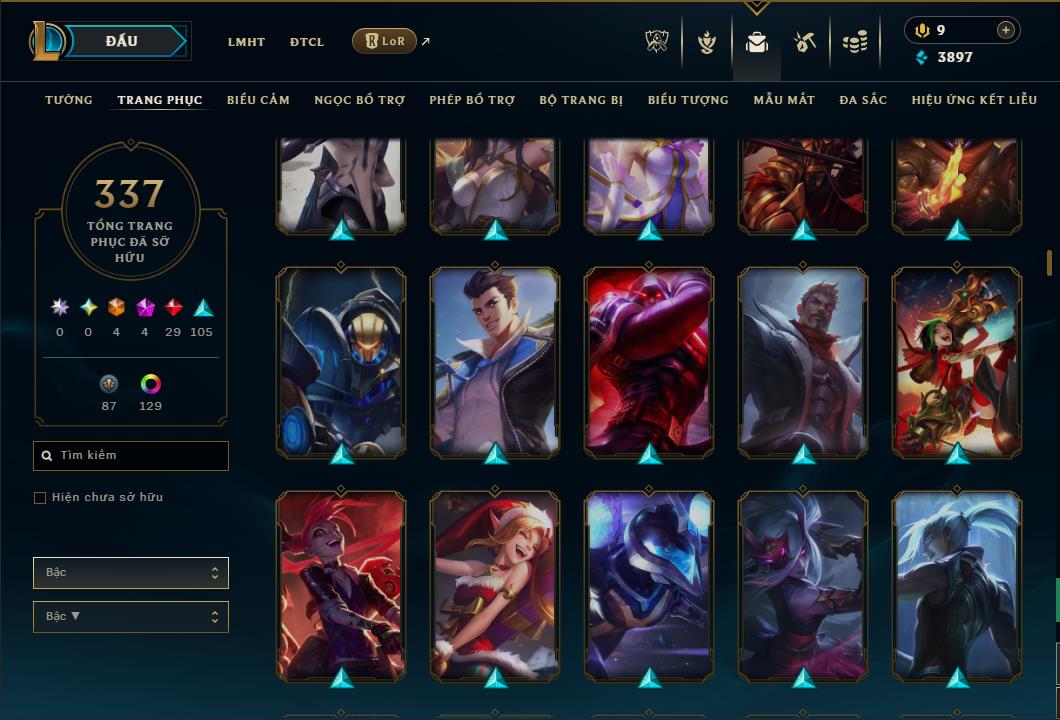The image size is (1060, 720).
Task: Open the Bậc ▼ sort dropdown
Action: pyautogui.click(x=131, y=617)
